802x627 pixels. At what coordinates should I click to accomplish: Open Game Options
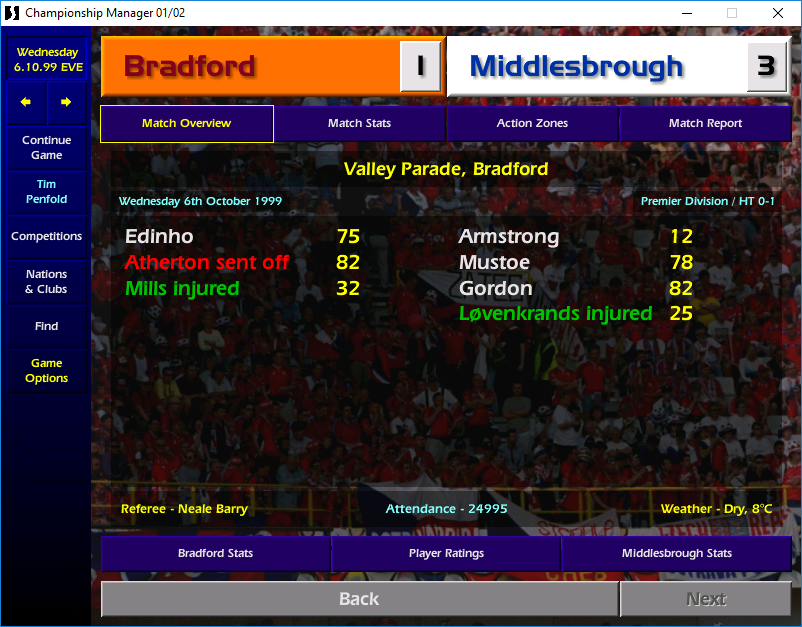(46, 370)
